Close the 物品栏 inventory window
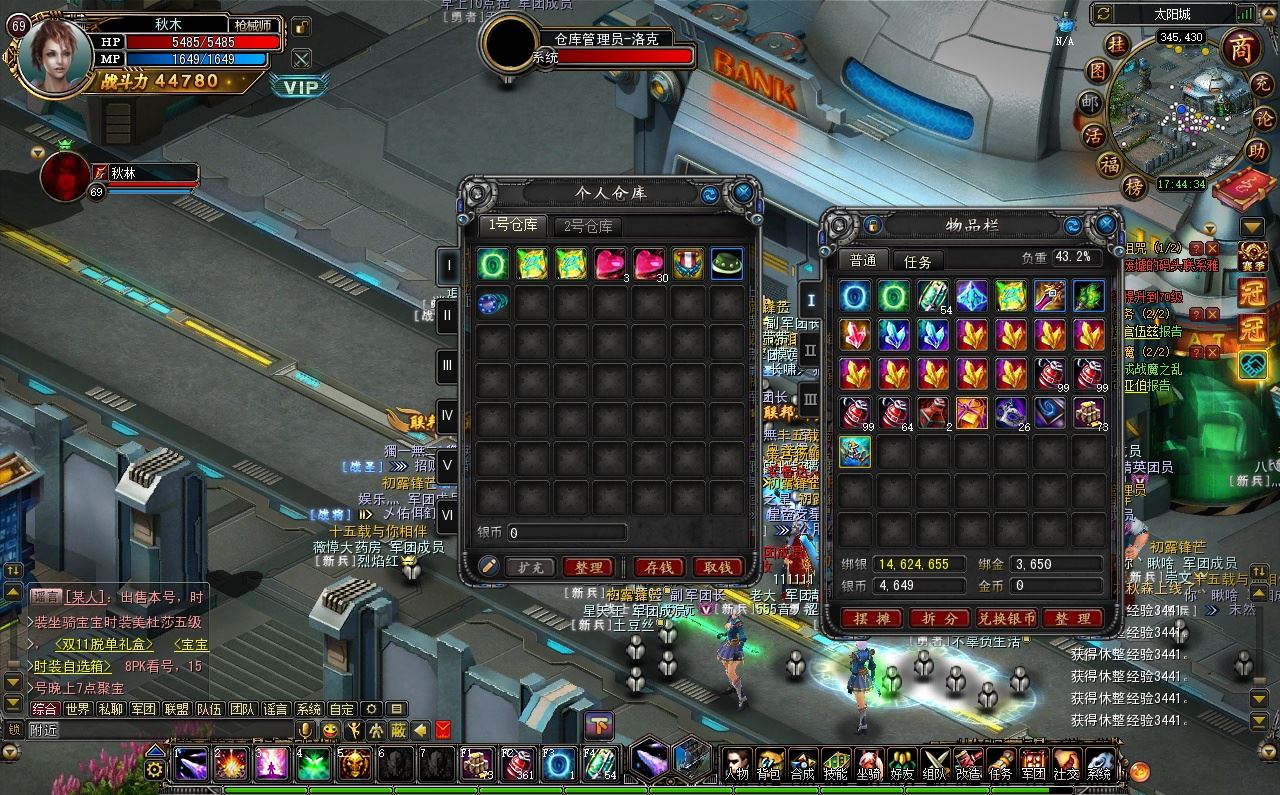 coord(1106,225)
